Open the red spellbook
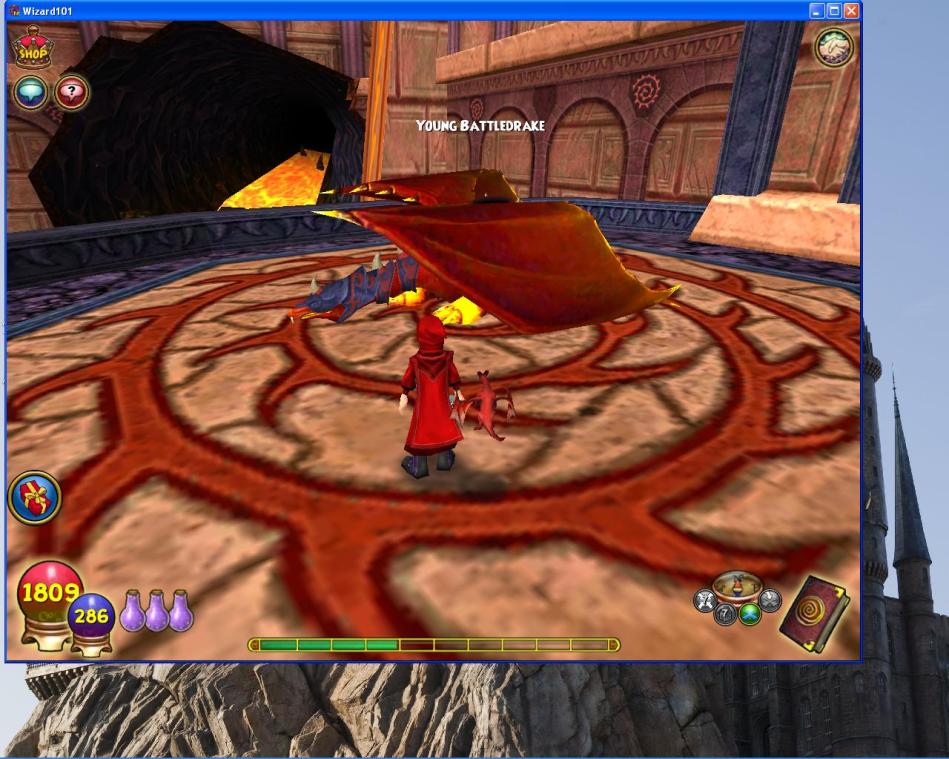 point(812,612)
